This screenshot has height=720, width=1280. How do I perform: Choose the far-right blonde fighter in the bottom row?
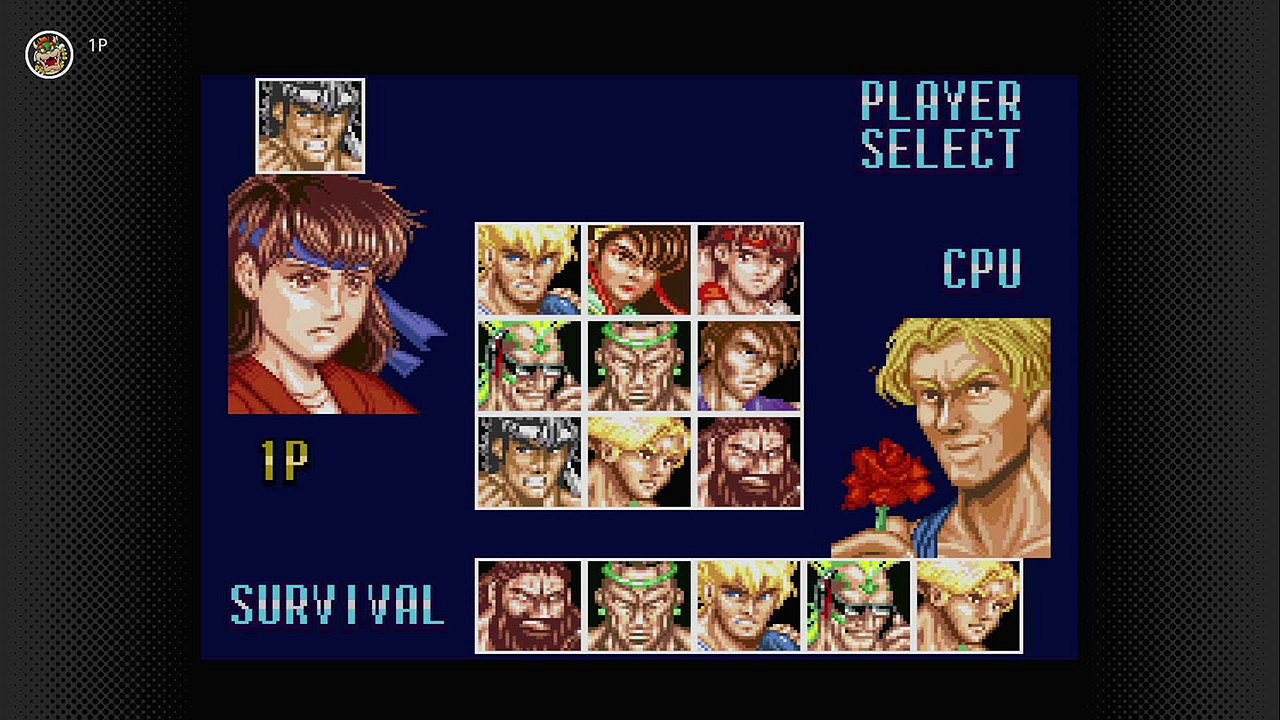click(x=968, y=607)
